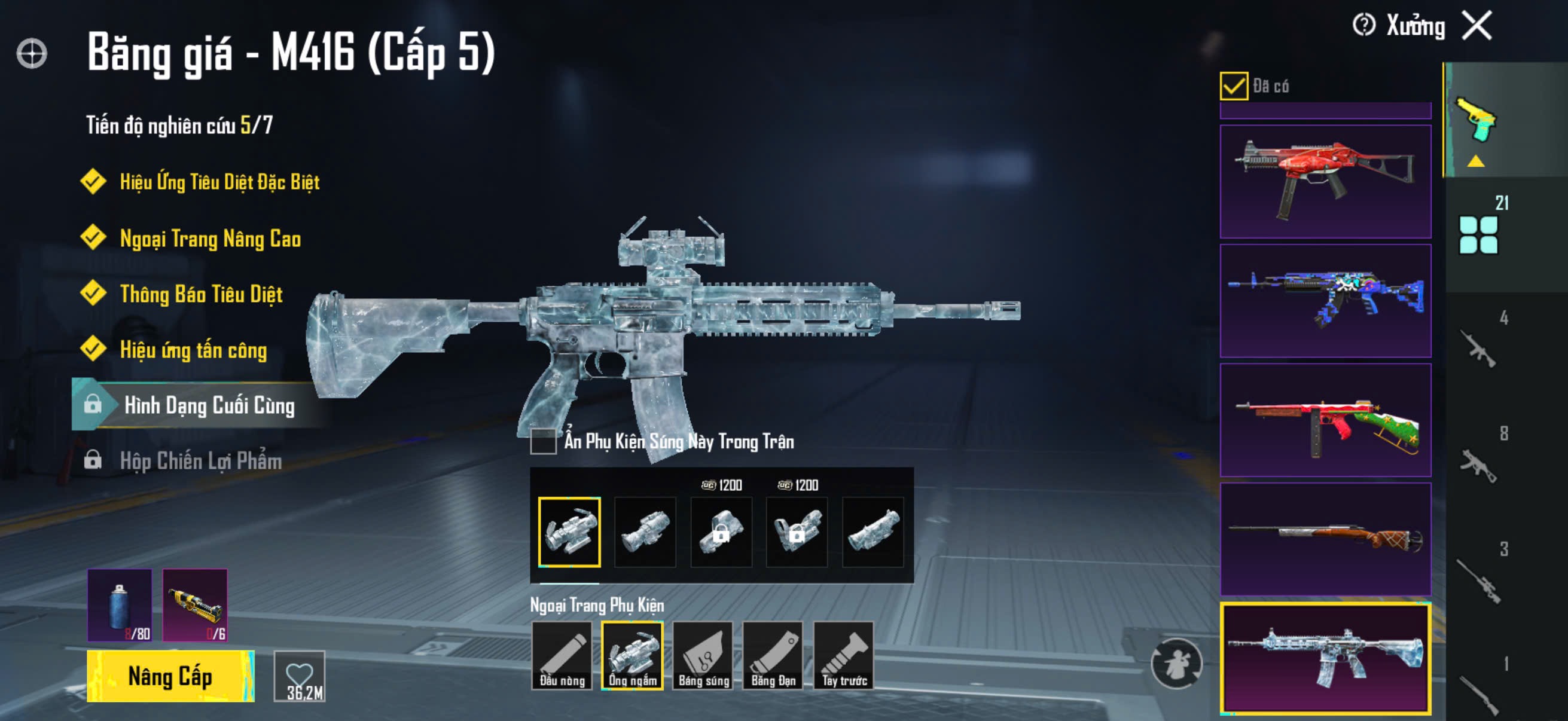Click the spray paint material slot
1568x721 pixels.
click(x=120, y=606)
